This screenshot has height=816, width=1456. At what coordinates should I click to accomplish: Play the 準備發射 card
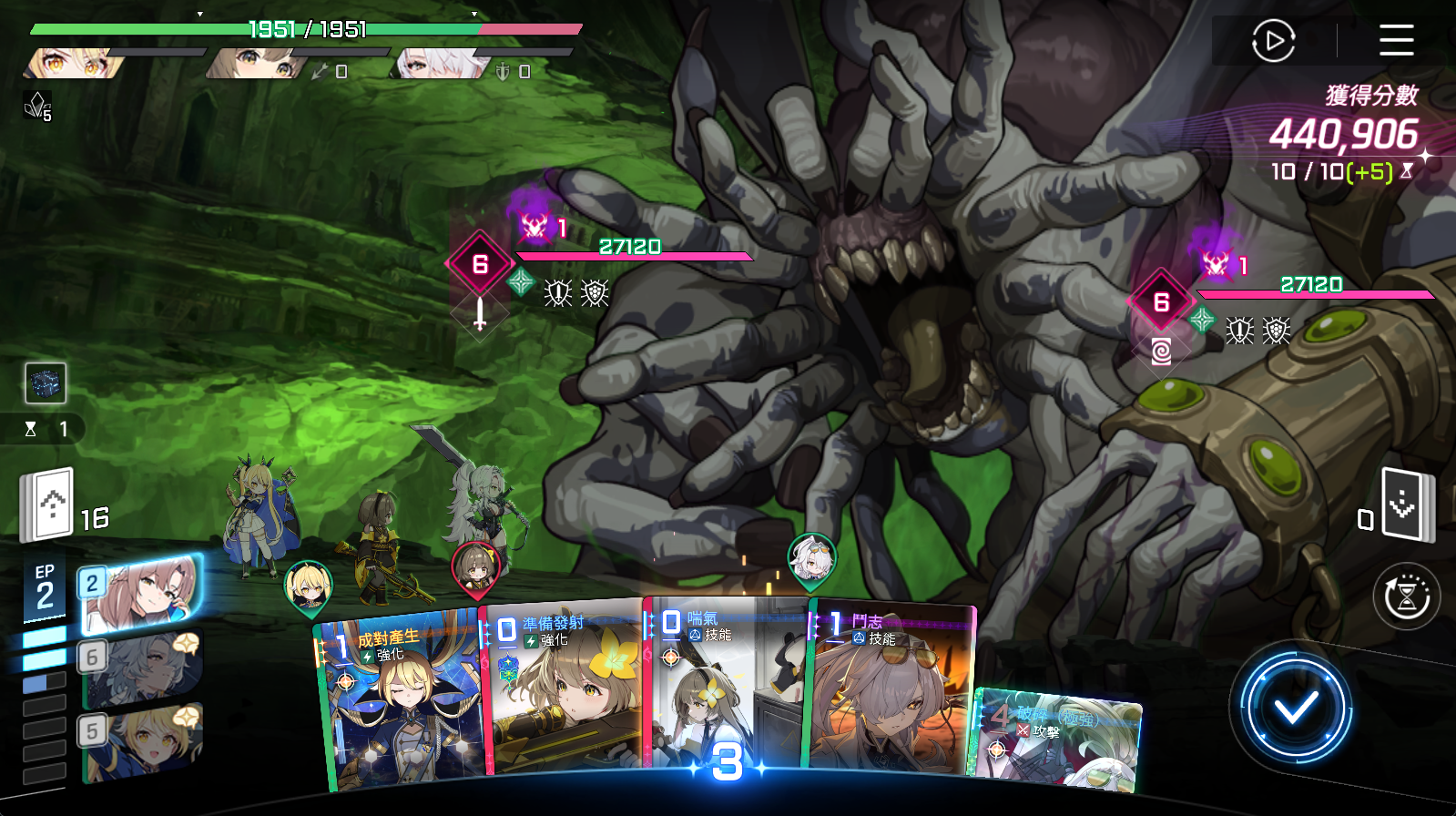tap(565, 692)
